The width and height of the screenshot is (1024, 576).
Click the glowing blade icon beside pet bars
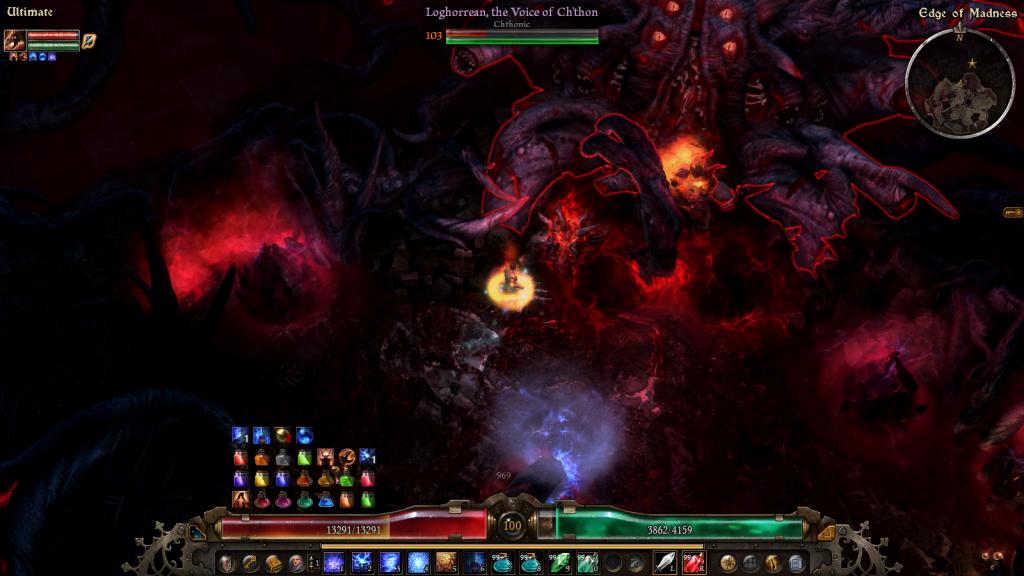[x=89, y=41]
